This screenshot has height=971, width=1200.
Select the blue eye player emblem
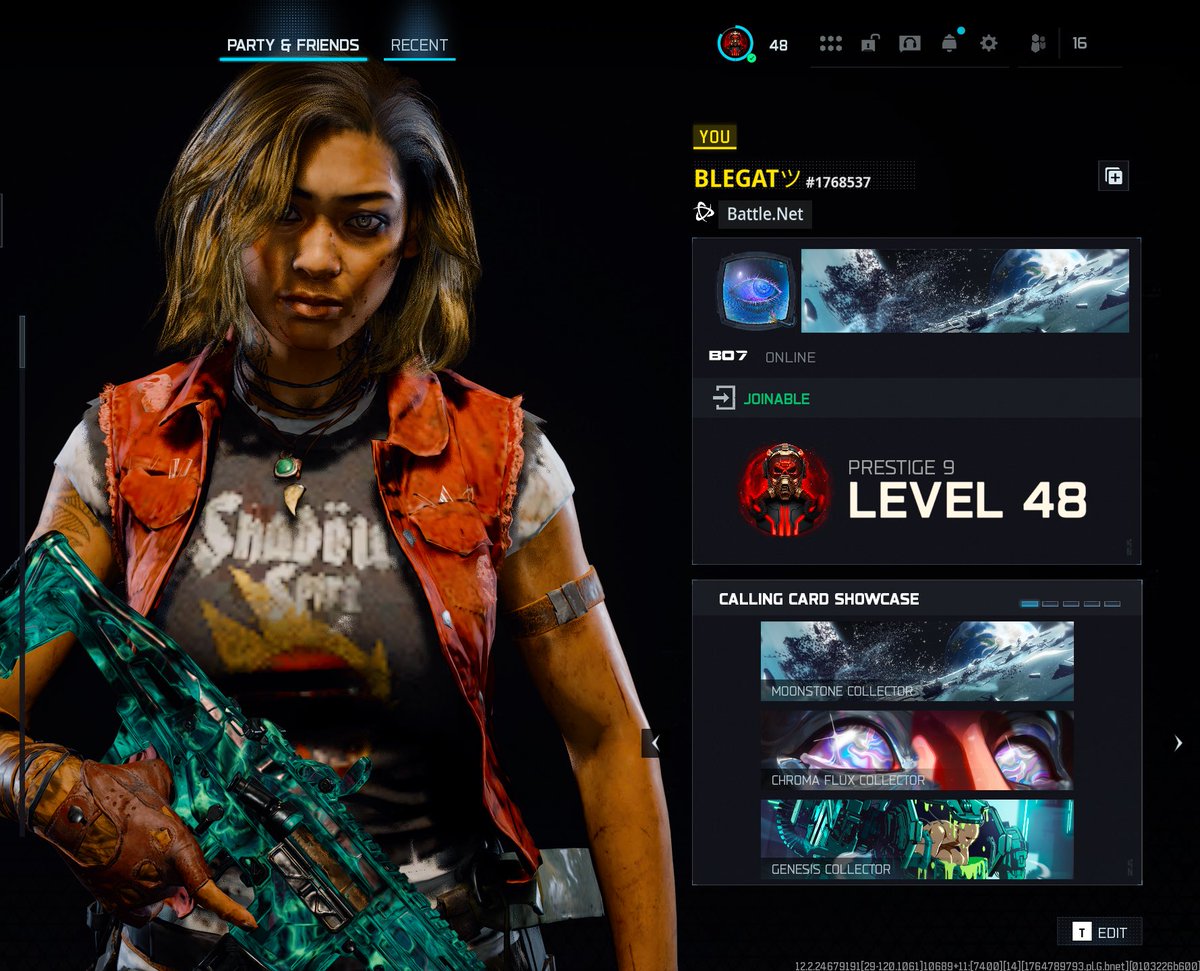pyautogui.click(x=757, y=291)
